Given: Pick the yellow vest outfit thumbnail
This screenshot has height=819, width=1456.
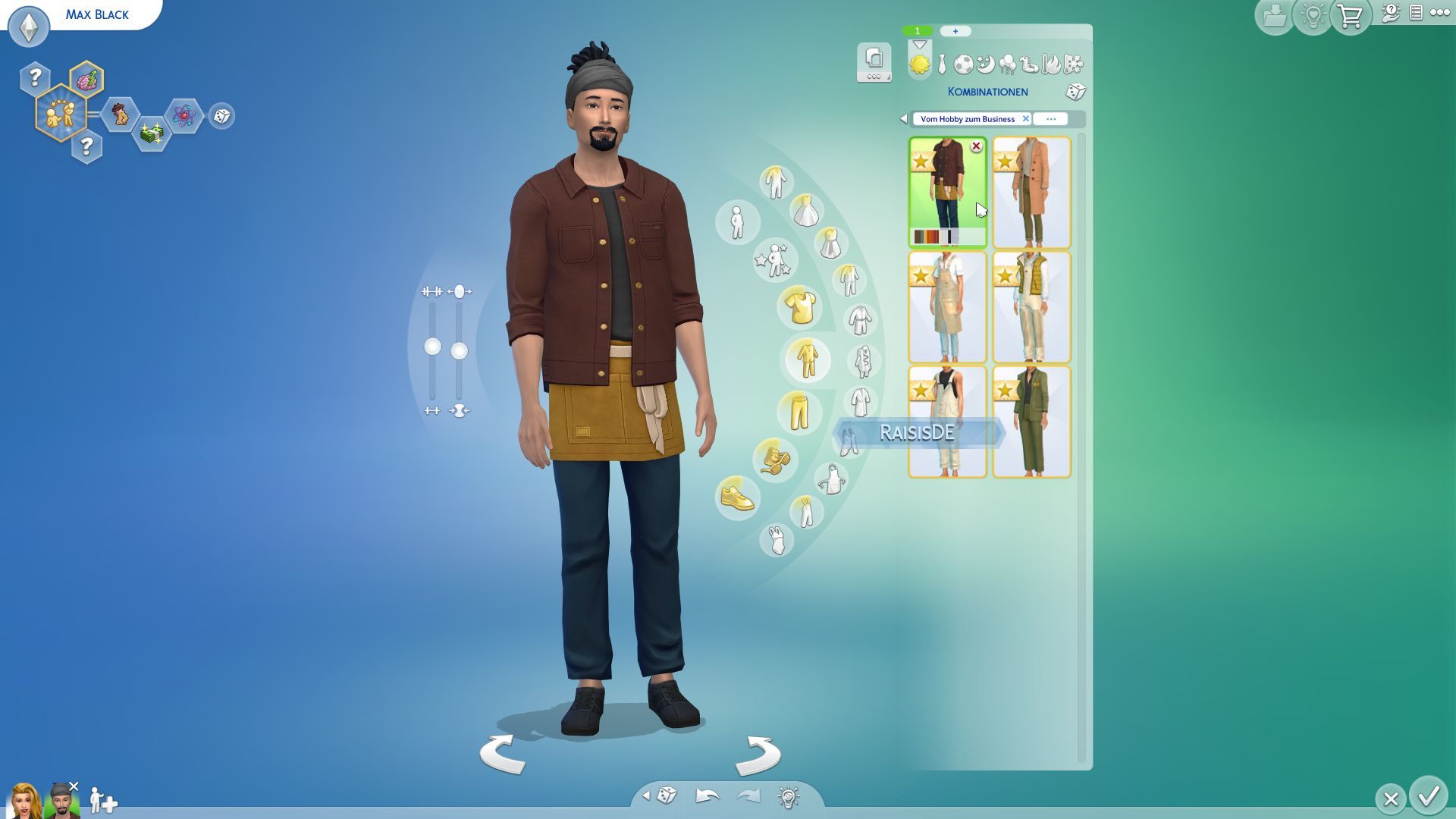Looking at the screenshot, I should (1031, 307).
